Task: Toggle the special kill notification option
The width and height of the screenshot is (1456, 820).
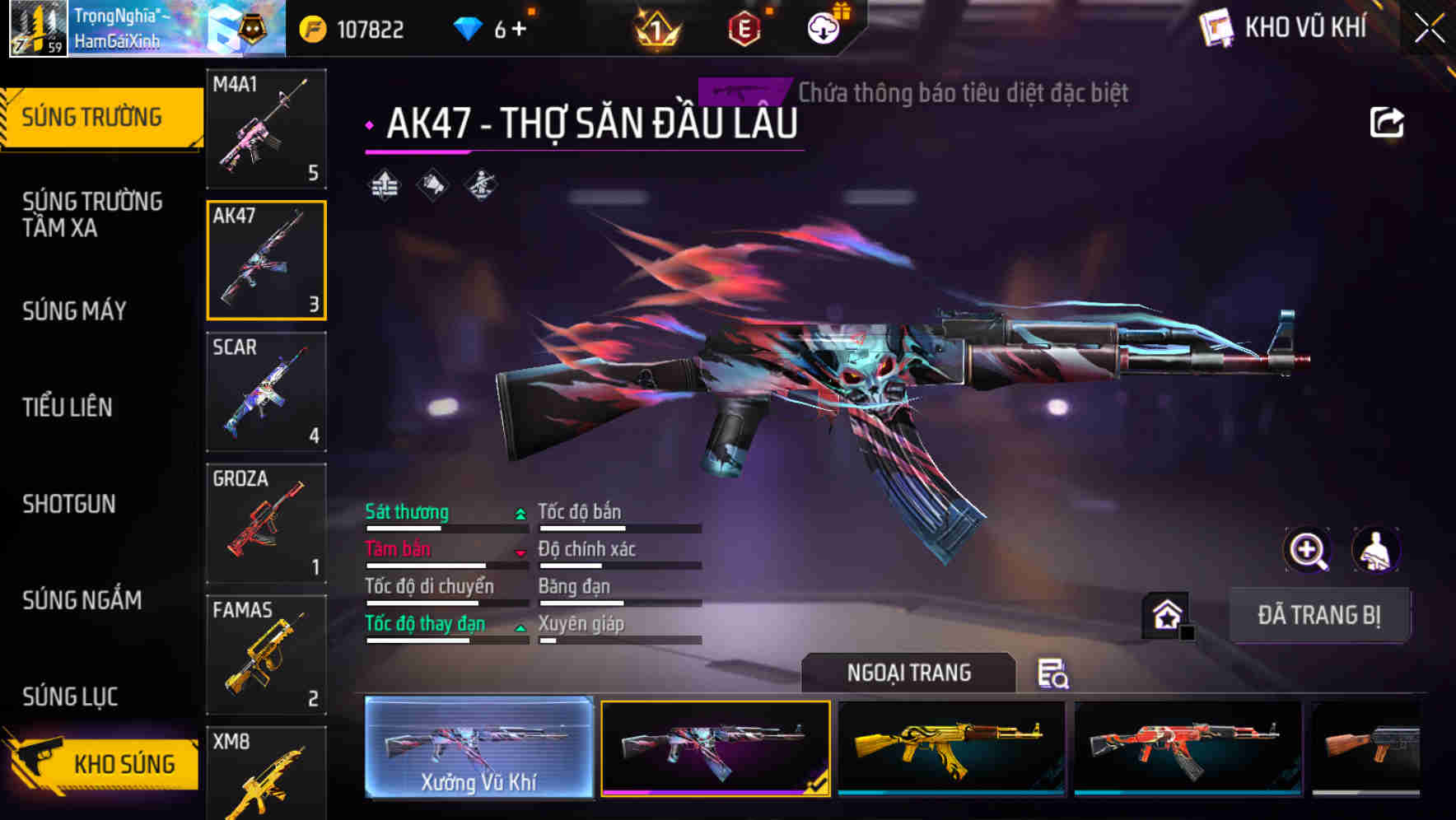Action: tap(742, 91)
